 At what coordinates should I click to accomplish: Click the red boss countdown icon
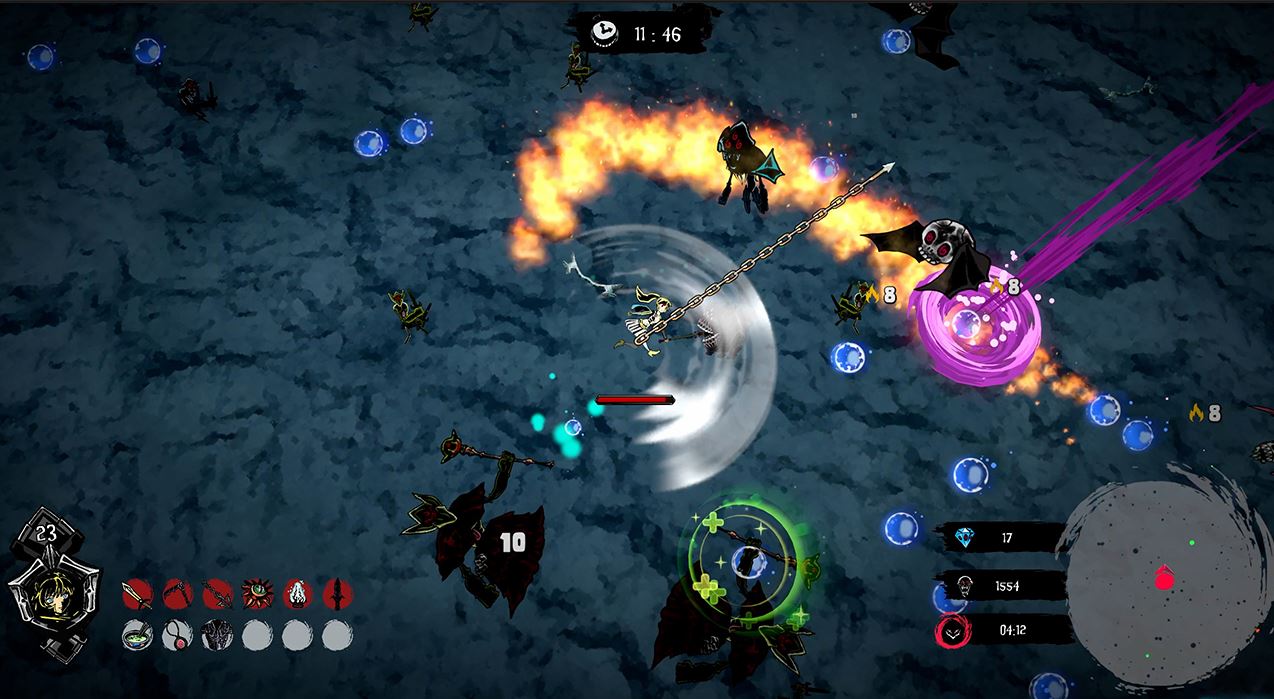951,632
